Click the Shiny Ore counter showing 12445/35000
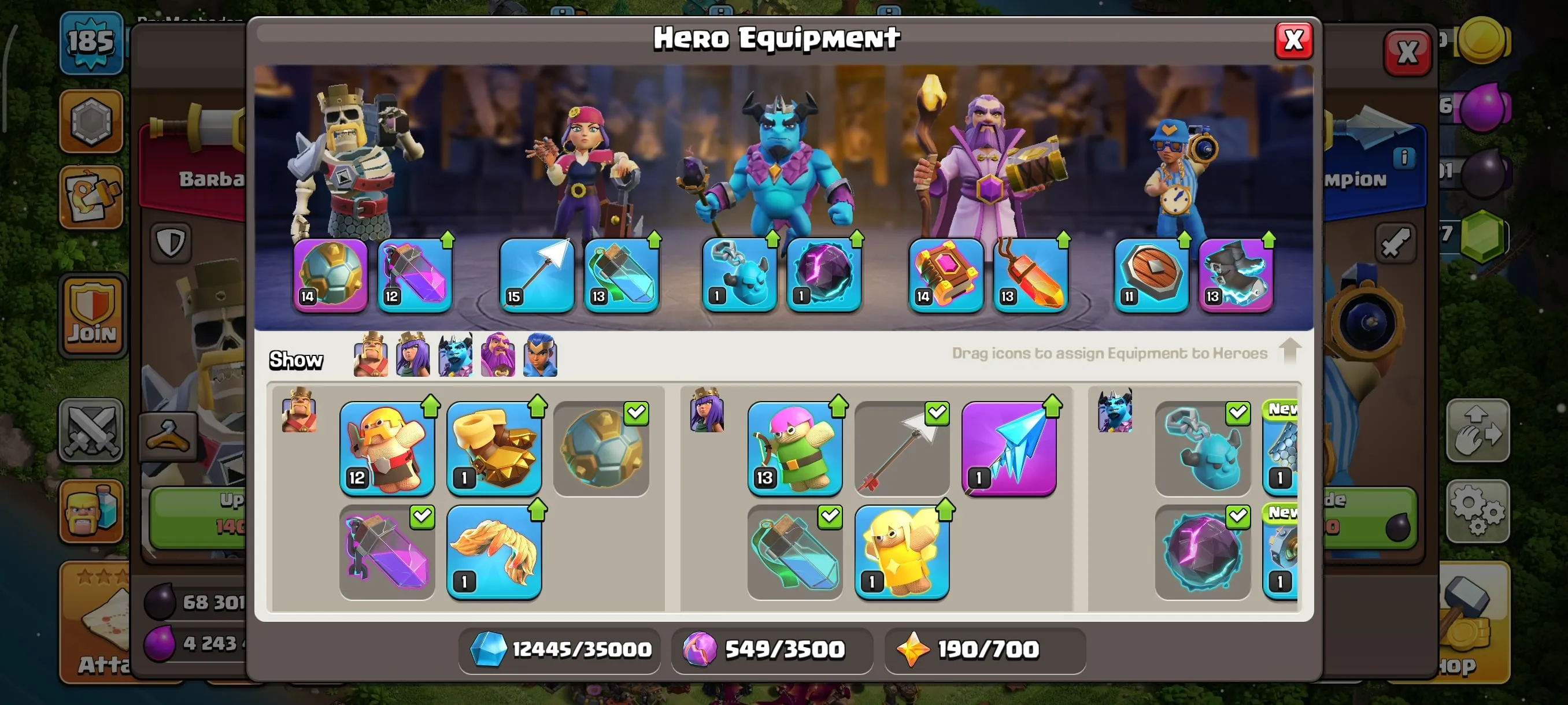The height and width of the screenshot is (705, 1568). coord(559,650)
